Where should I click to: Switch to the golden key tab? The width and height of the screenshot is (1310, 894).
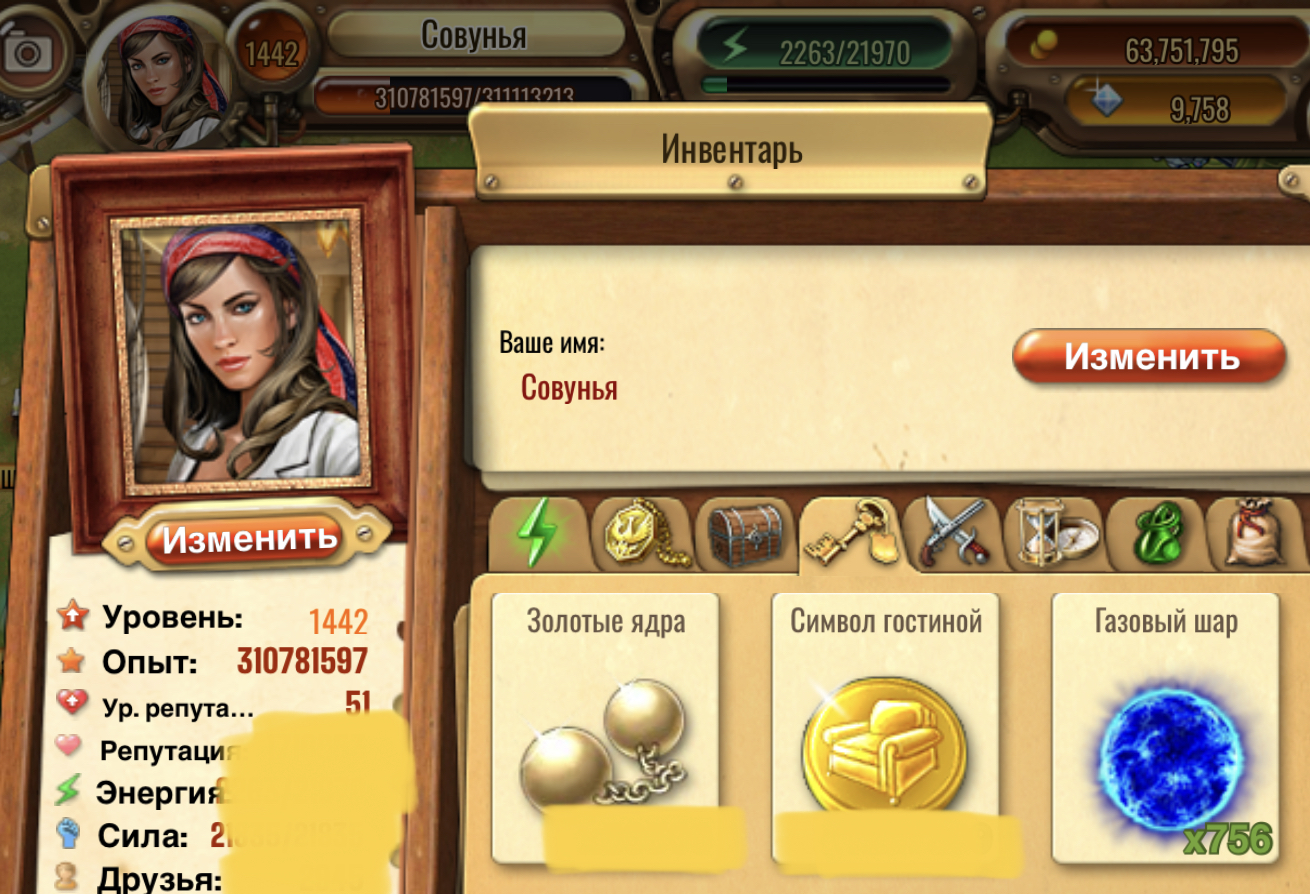[850, 536]
